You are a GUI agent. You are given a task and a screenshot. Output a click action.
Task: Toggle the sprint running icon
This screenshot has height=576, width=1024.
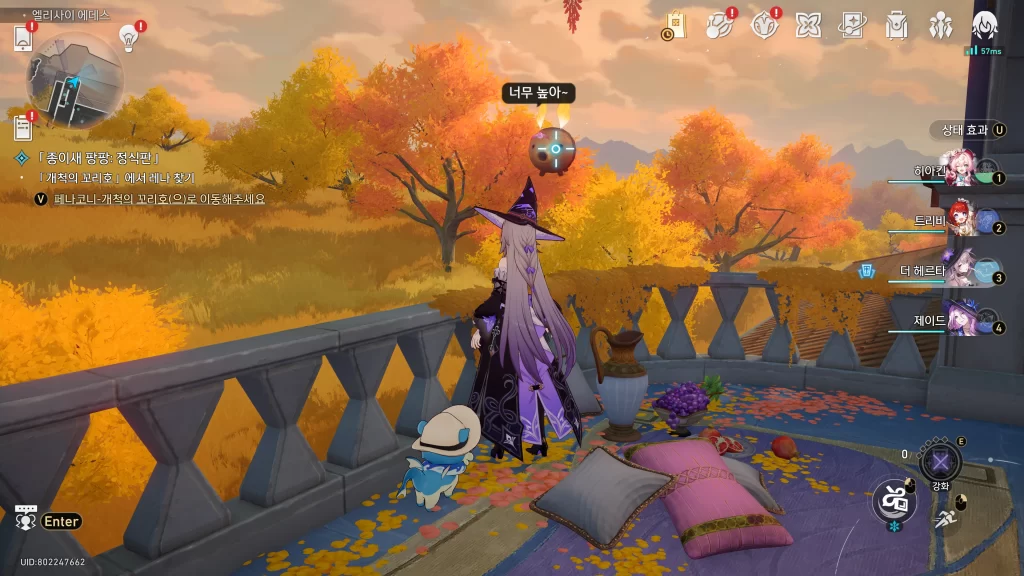[x=945, y=517]
